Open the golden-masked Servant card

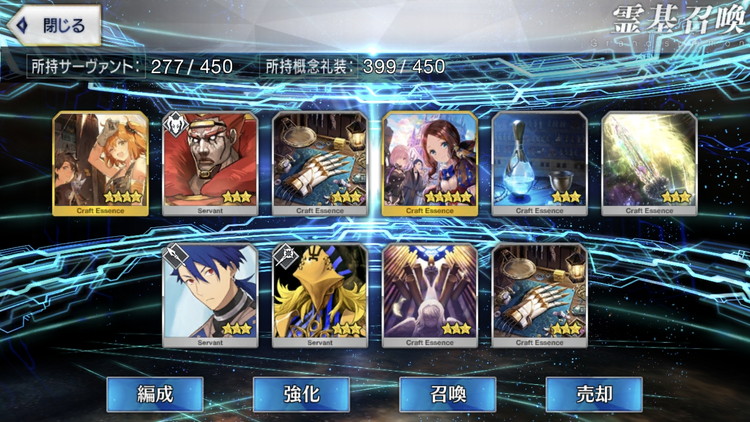[x=320, y=295]
